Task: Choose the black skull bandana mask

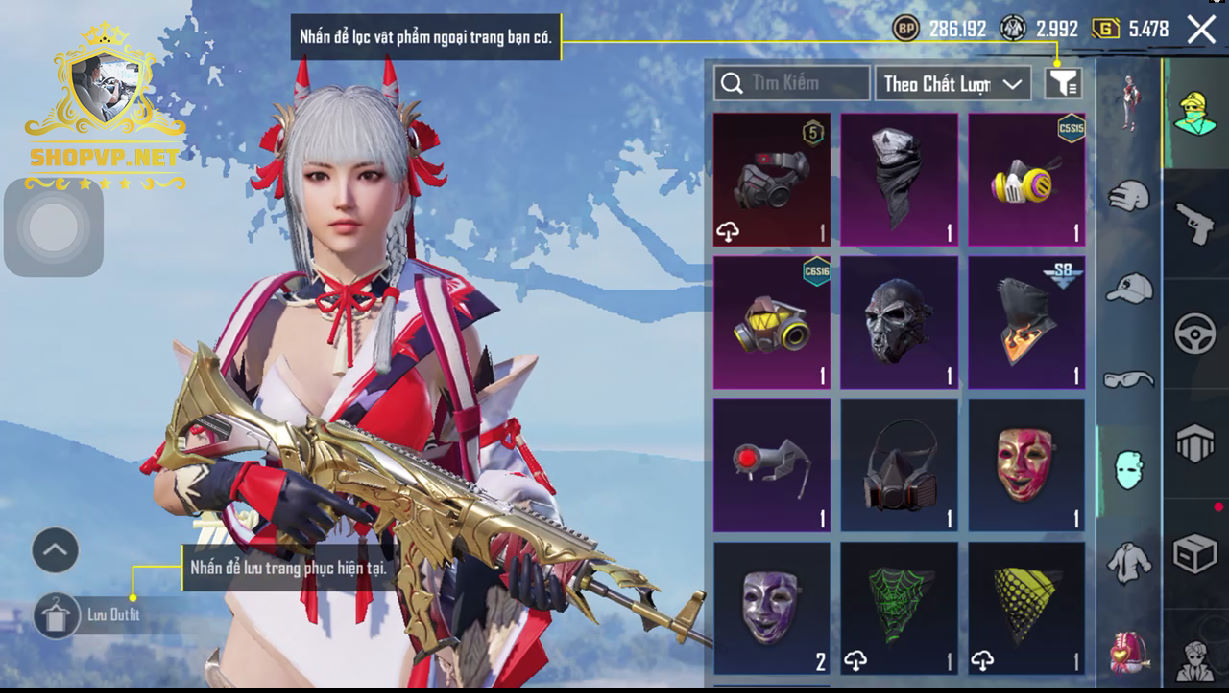Action: [x=898, y=180]
